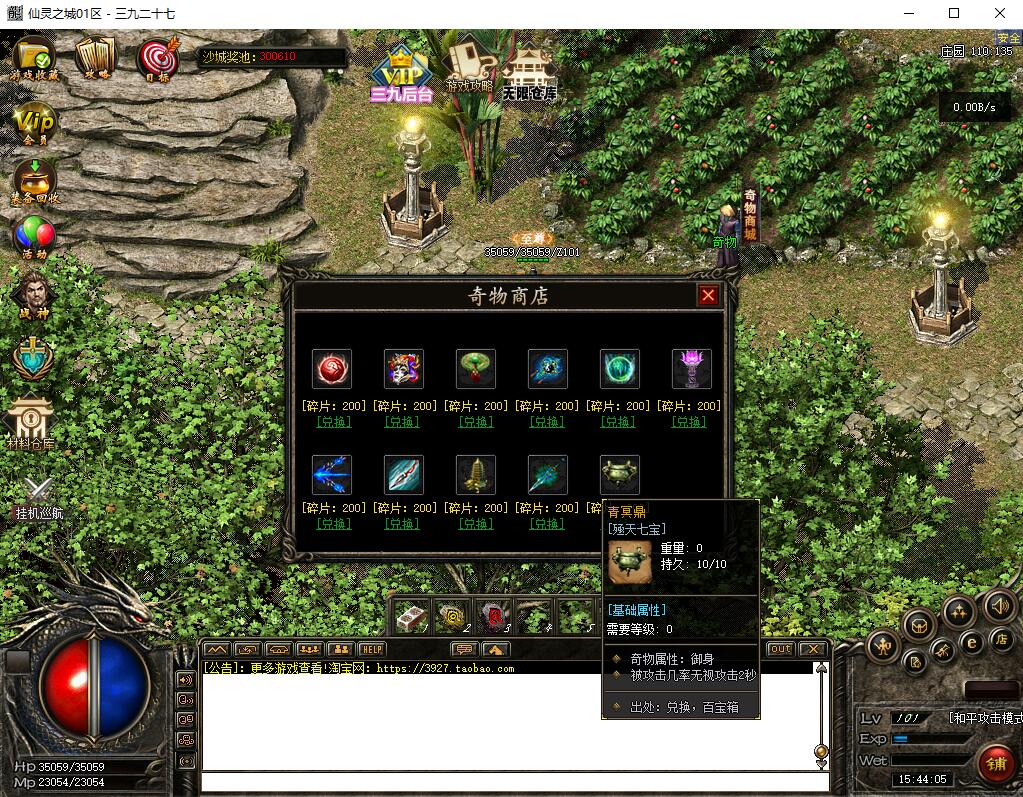Toggle 挂机巡航 auto-patrol
This screenshot has width=1023, height=797.
click(x=38, y=493)
